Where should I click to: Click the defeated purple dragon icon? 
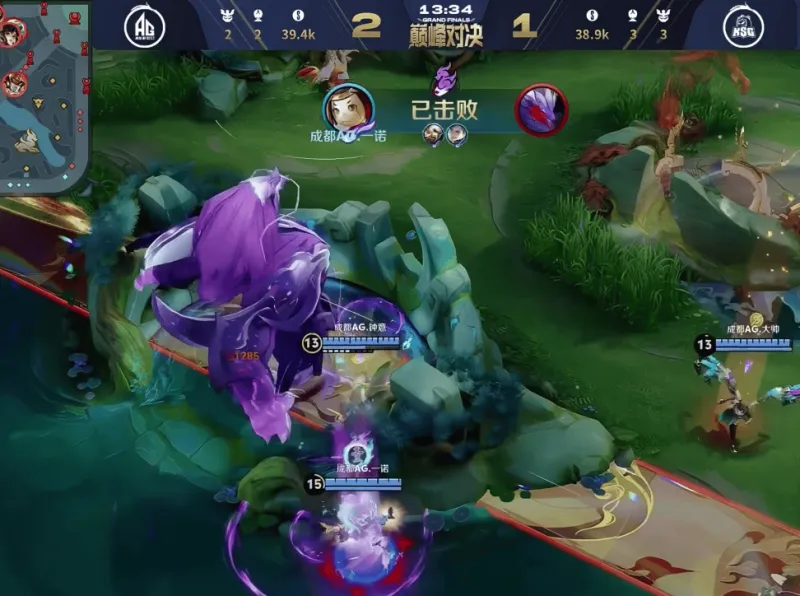coord(541,108)
